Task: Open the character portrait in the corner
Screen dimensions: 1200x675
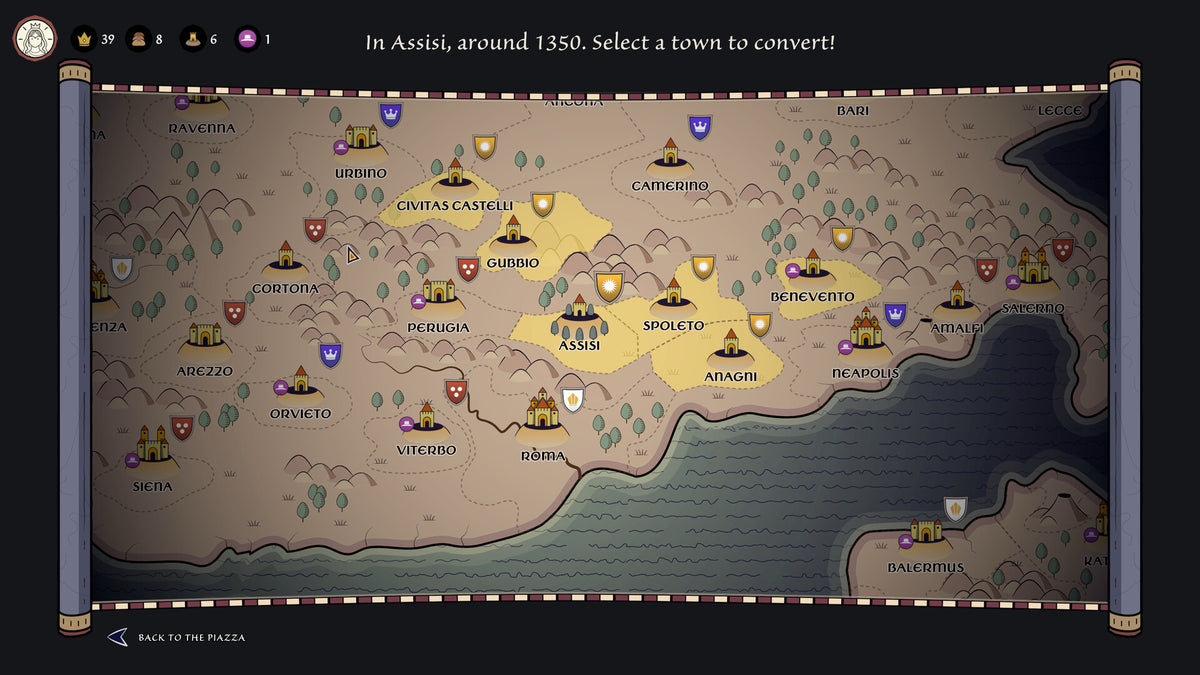Action: click(34, 39)
